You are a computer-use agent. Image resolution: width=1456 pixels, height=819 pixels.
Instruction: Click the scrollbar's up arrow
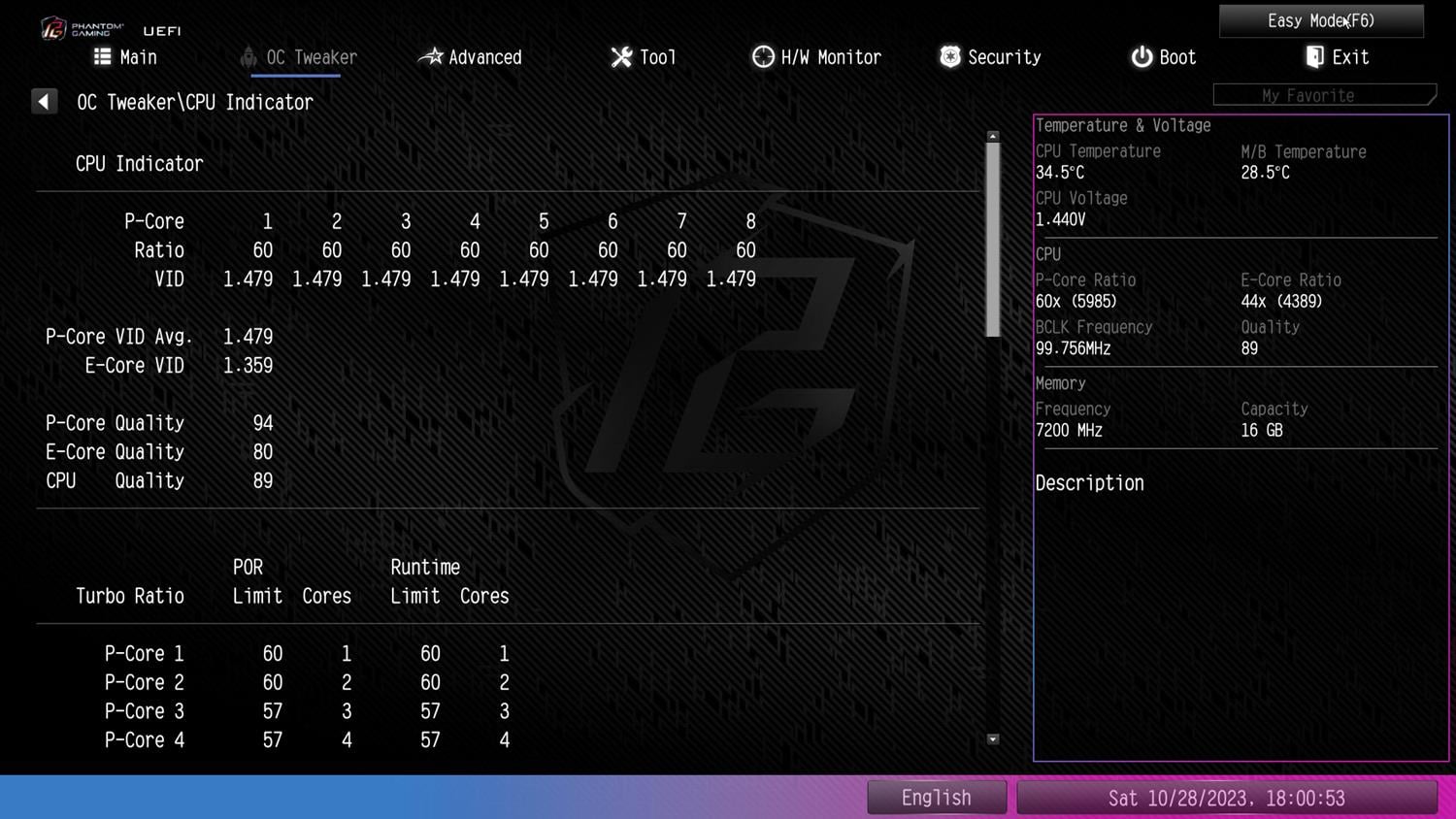pyautogui.click(x=993, y=137)
